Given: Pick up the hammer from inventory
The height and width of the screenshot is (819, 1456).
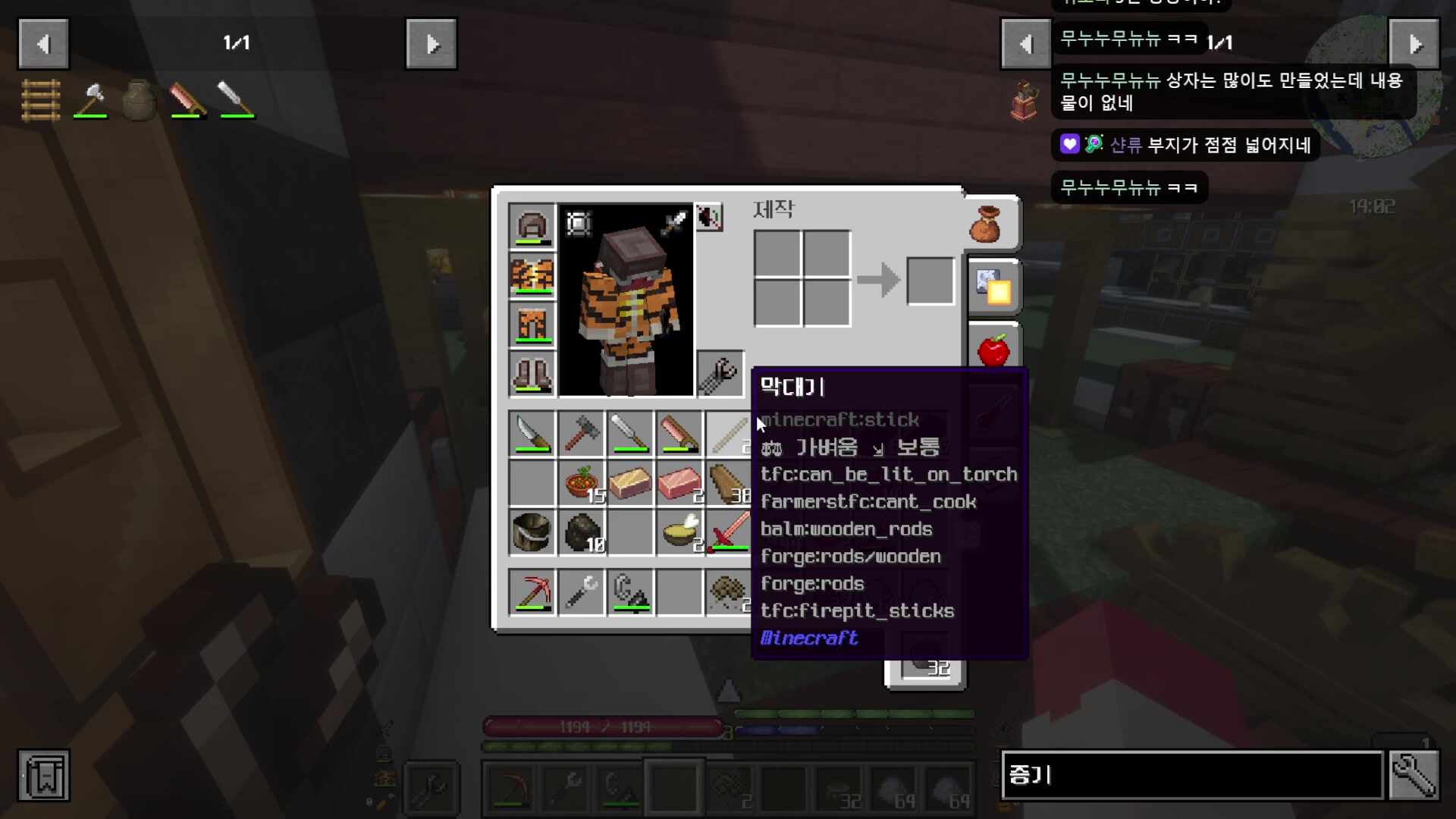Looking at the screenshot, I should [x=581, y=434].
